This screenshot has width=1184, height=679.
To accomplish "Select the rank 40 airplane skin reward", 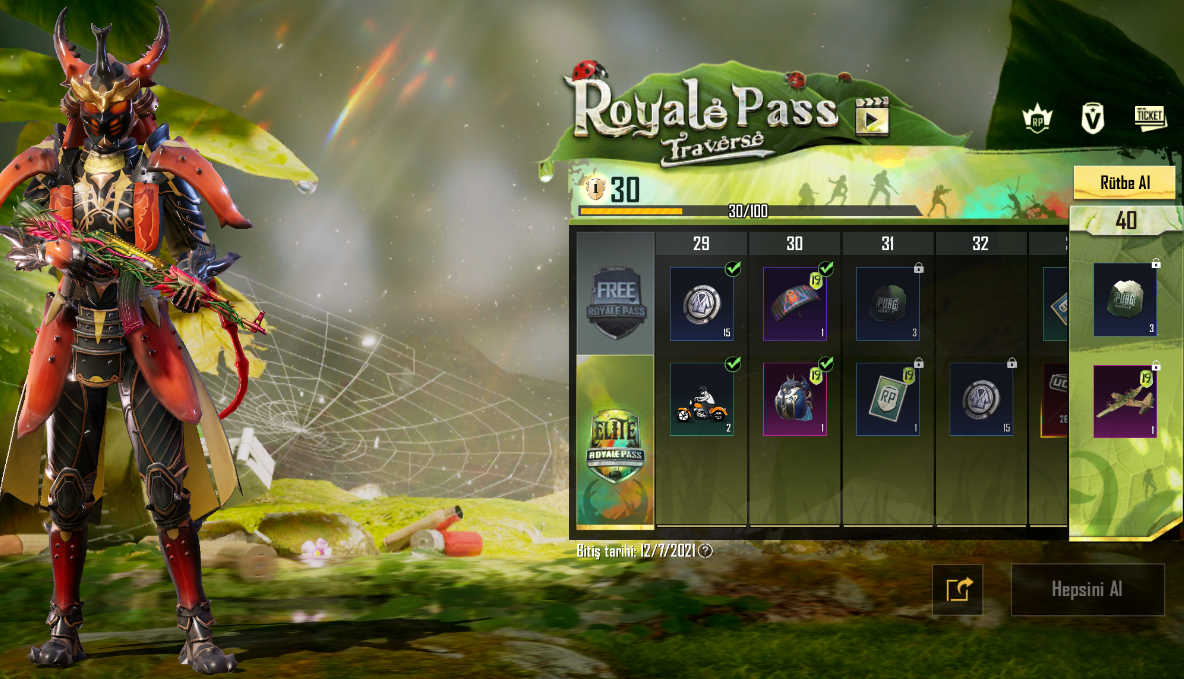I will 1125,401.
